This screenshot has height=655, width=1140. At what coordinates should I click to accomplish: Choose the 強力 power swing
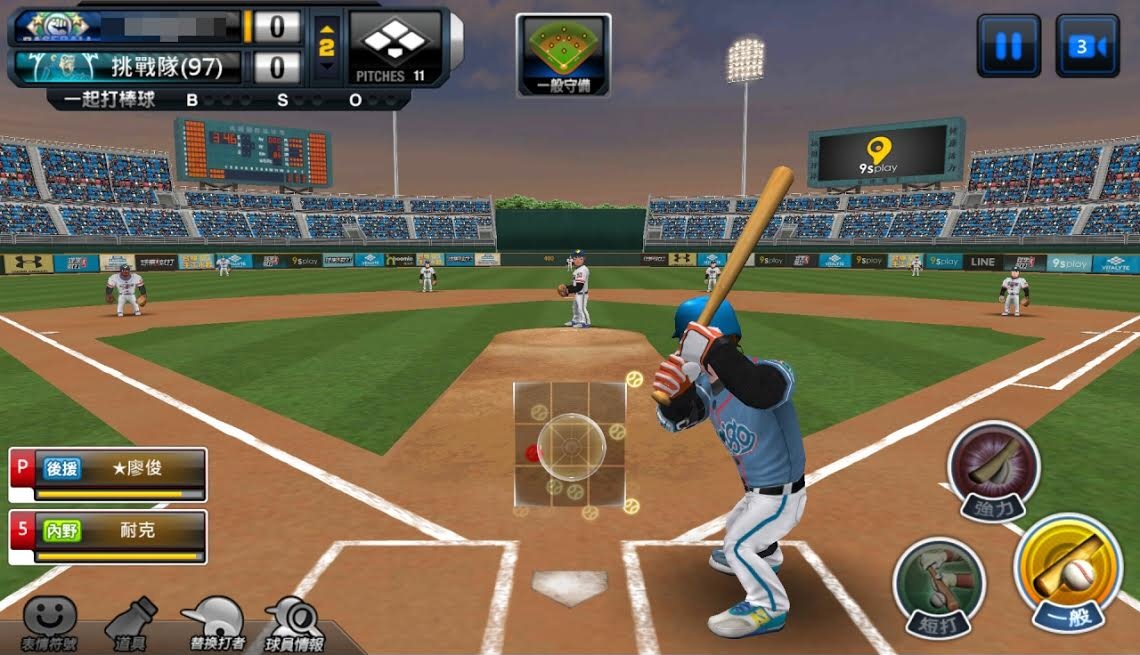point(994,469)
